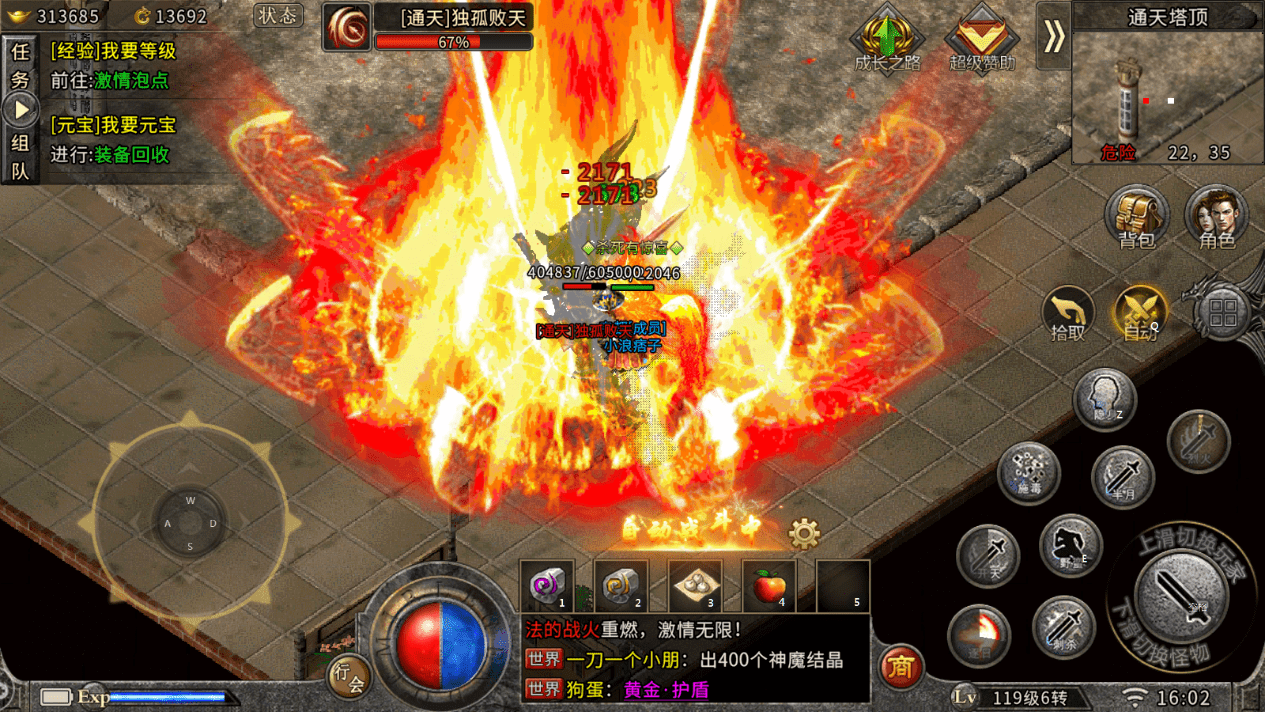Collapse the top icons with double-arrow button
1265x712 pixels.
[x=1053, y=36]
